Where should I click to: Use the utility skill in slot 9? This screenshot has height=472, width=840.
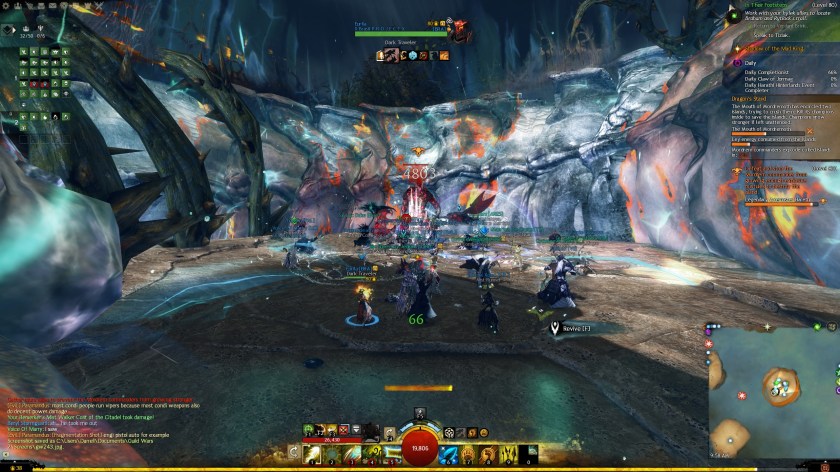click(x=510, y=455)
